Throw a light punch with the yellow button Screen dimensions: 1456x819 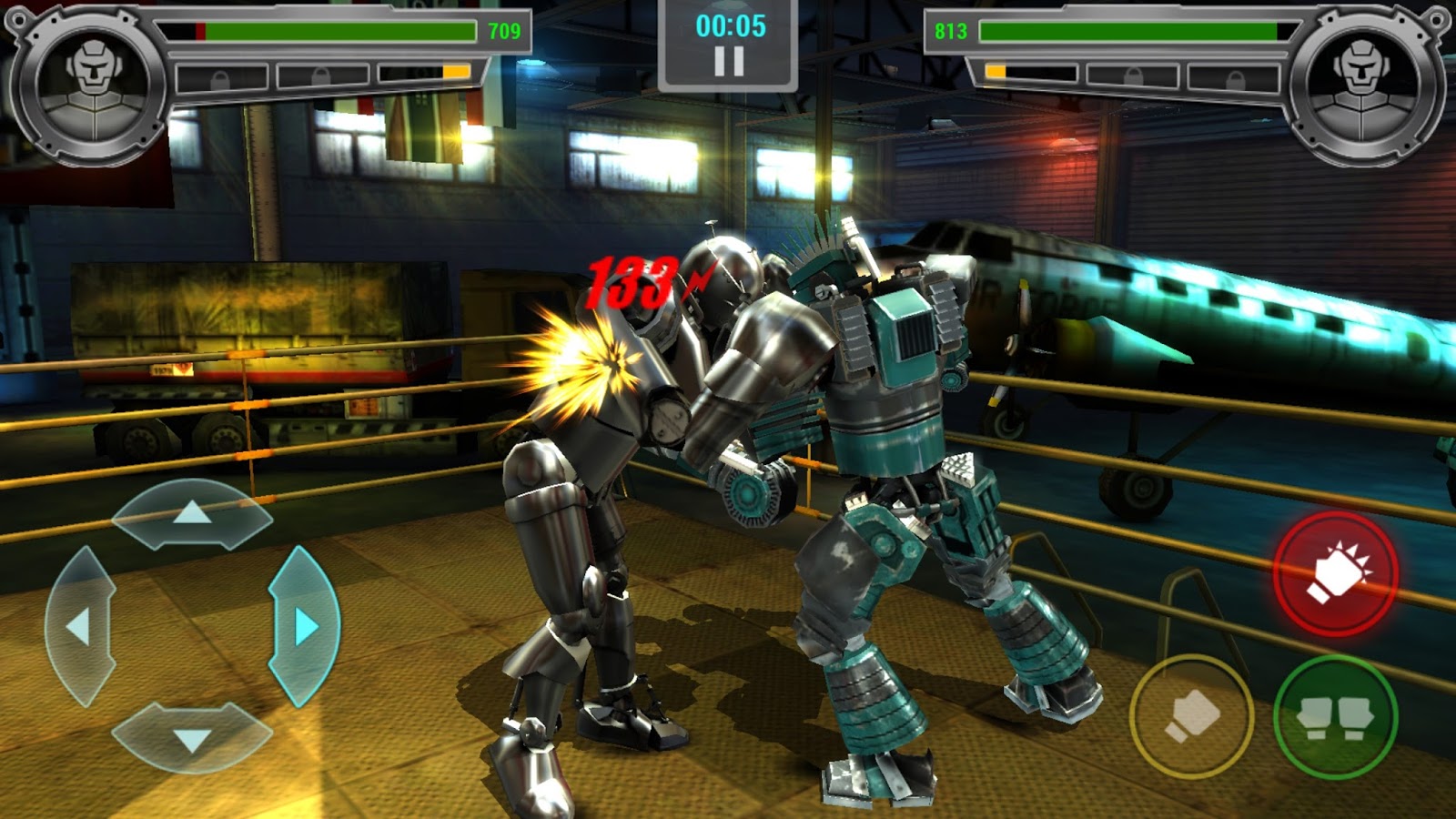click(1191, 716)
